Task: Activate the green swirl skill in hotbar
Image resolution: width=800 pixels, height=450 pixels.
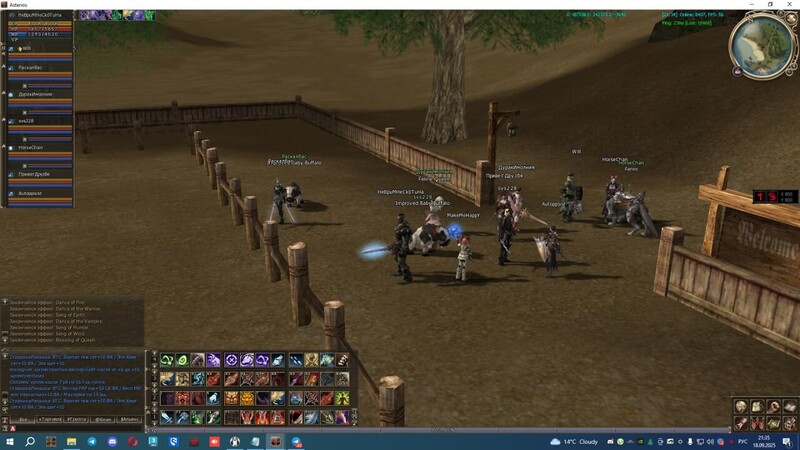Action: coord(167,360)
